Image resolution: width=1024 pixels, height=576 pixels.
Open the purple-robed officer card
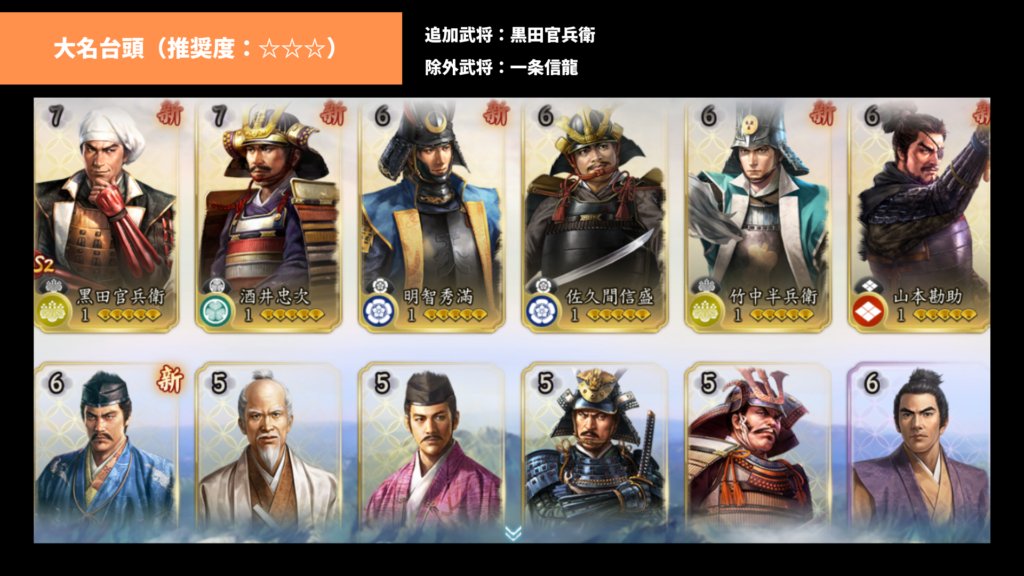coord(920,445)
